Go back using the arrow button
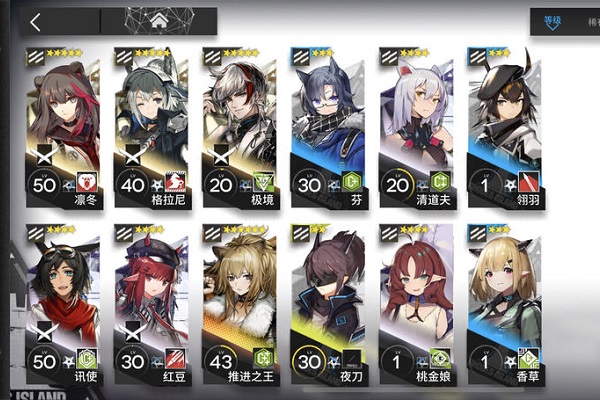The width and height of the screenshot is (600, 400). click(36, 21)
